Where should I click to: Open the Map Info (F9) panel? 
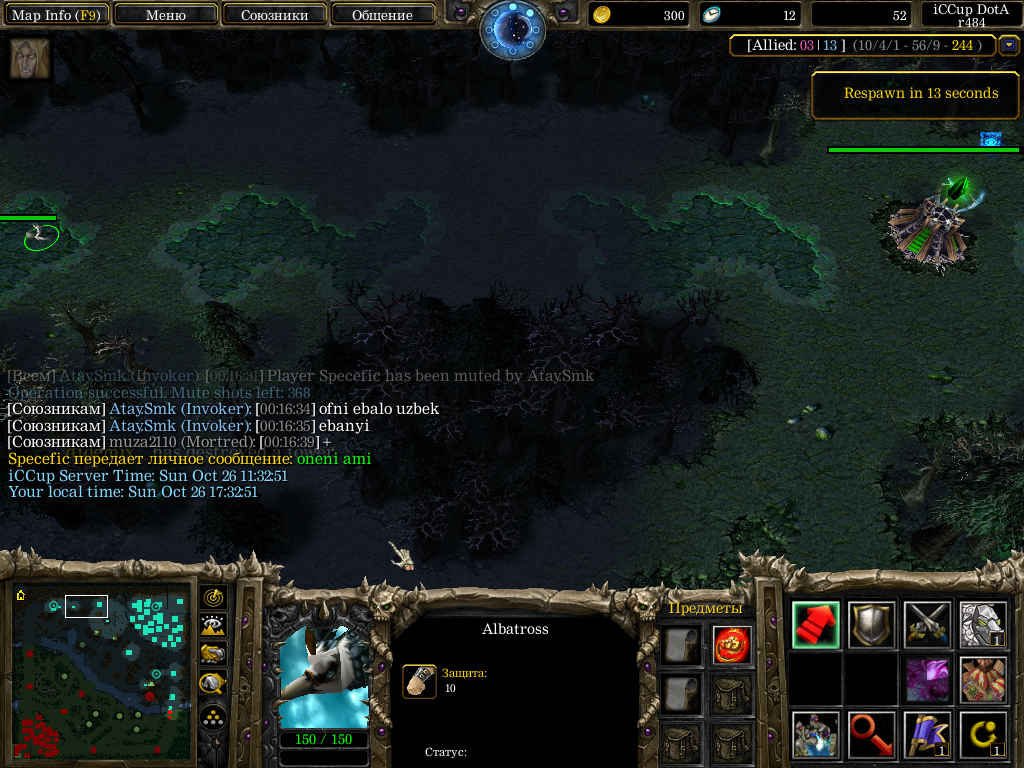pos(55,15)
